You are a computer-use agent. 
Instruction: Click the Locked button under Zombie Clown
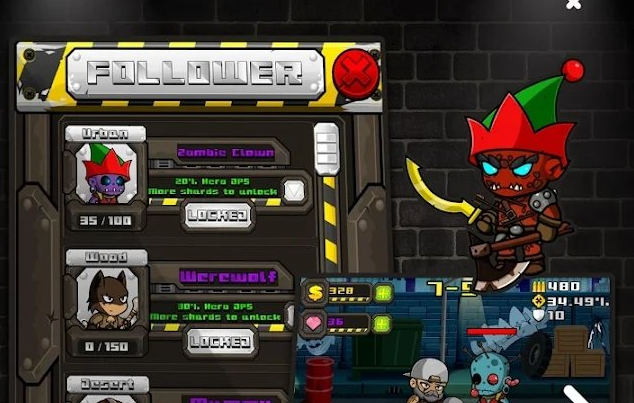(x=220, y=215)
